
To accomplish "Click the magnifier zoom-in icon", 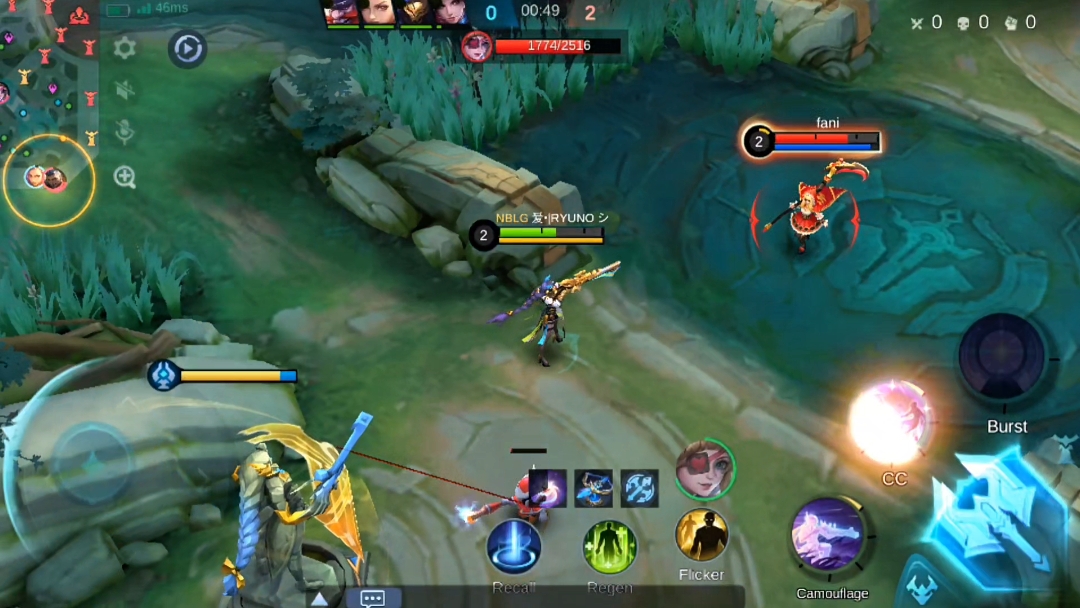I will (x=125, y=178).
